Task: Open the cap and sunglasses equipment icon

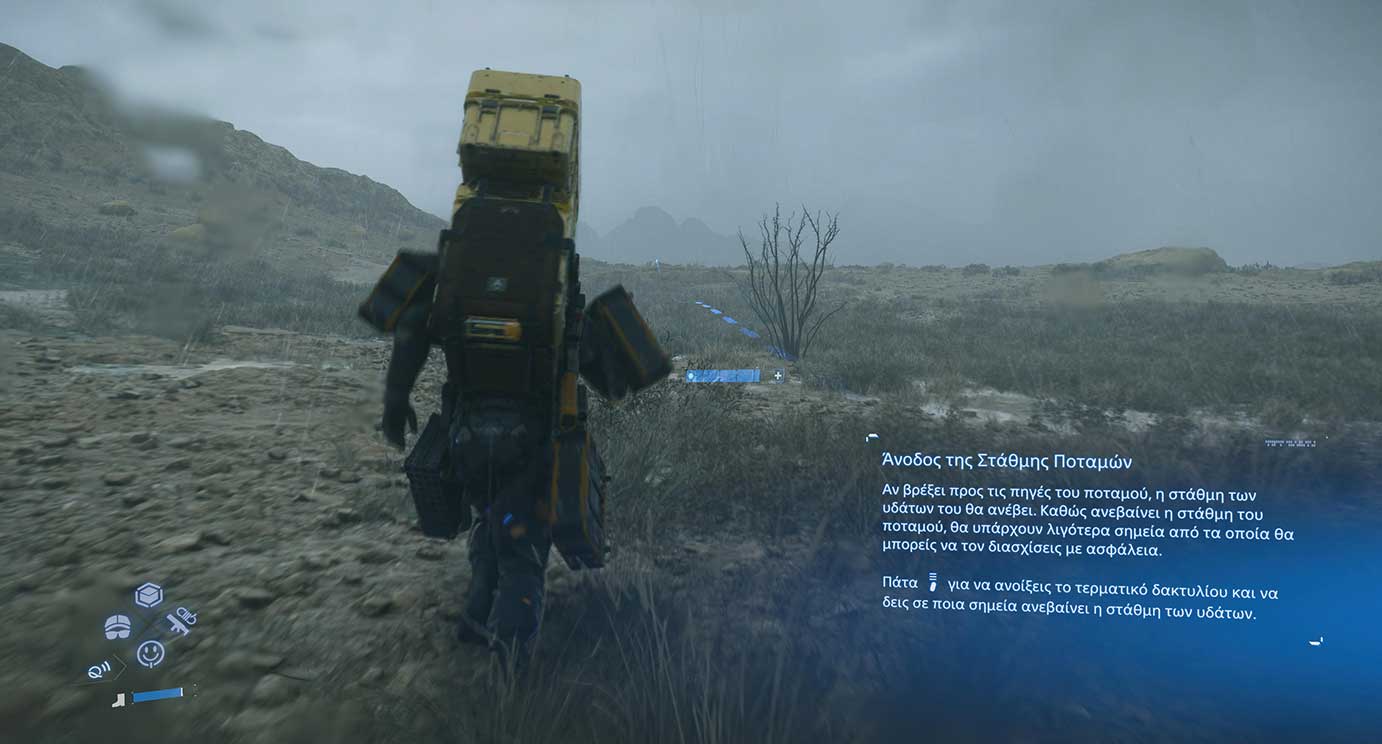Action: [x=118, y=627]
